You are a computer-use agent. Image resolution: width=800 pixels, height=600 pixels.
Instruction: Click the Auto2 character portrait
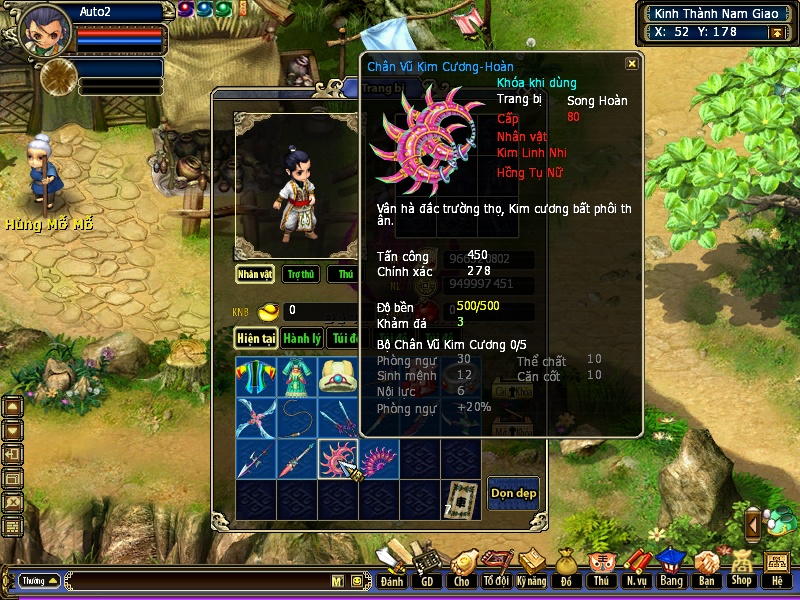43,28
